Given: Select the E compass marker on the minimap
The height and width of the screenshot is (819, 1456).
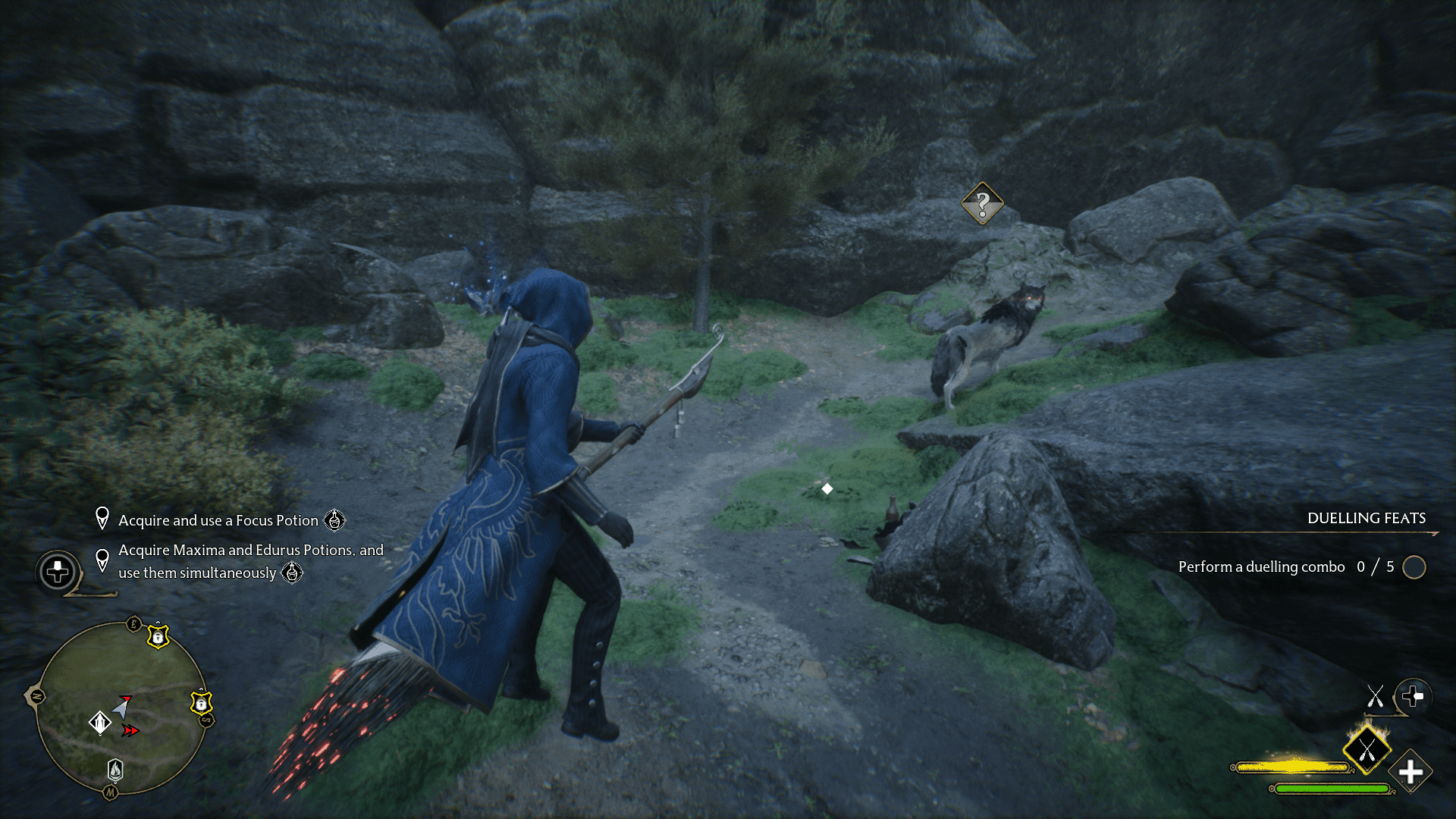Looking at the screenshot, I should pos(133,623).
